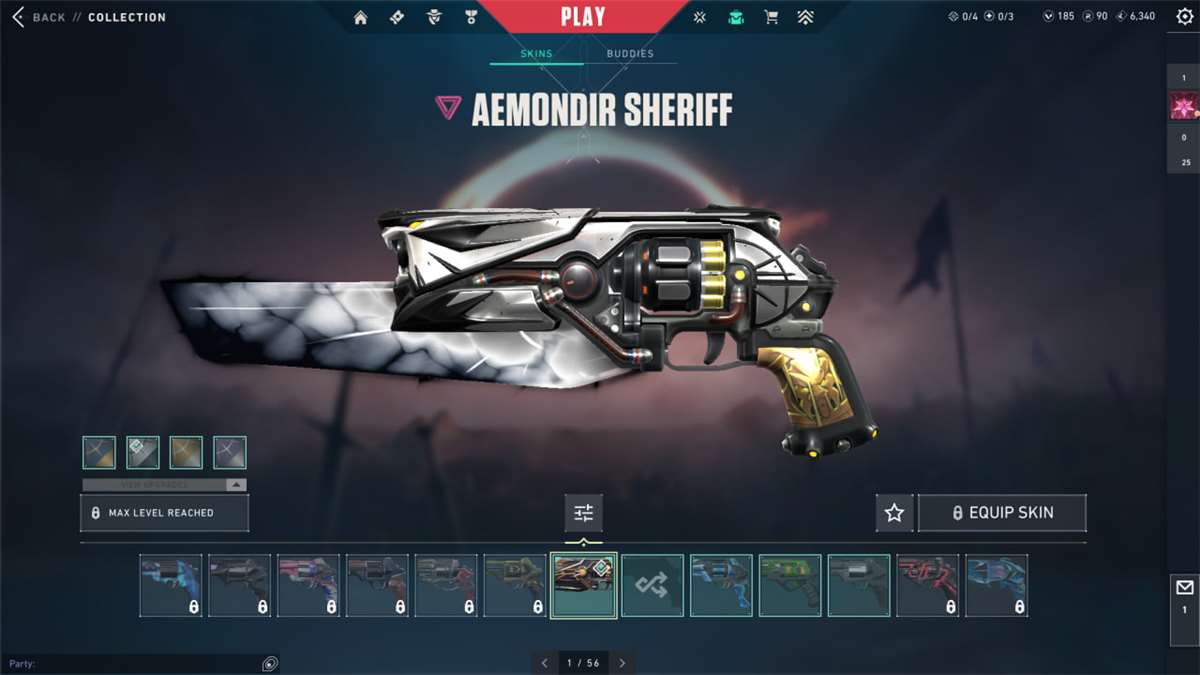Open the triple-chevron icon in top bar
Screen dimensions: 1200x675
click(x=805, y=17)
